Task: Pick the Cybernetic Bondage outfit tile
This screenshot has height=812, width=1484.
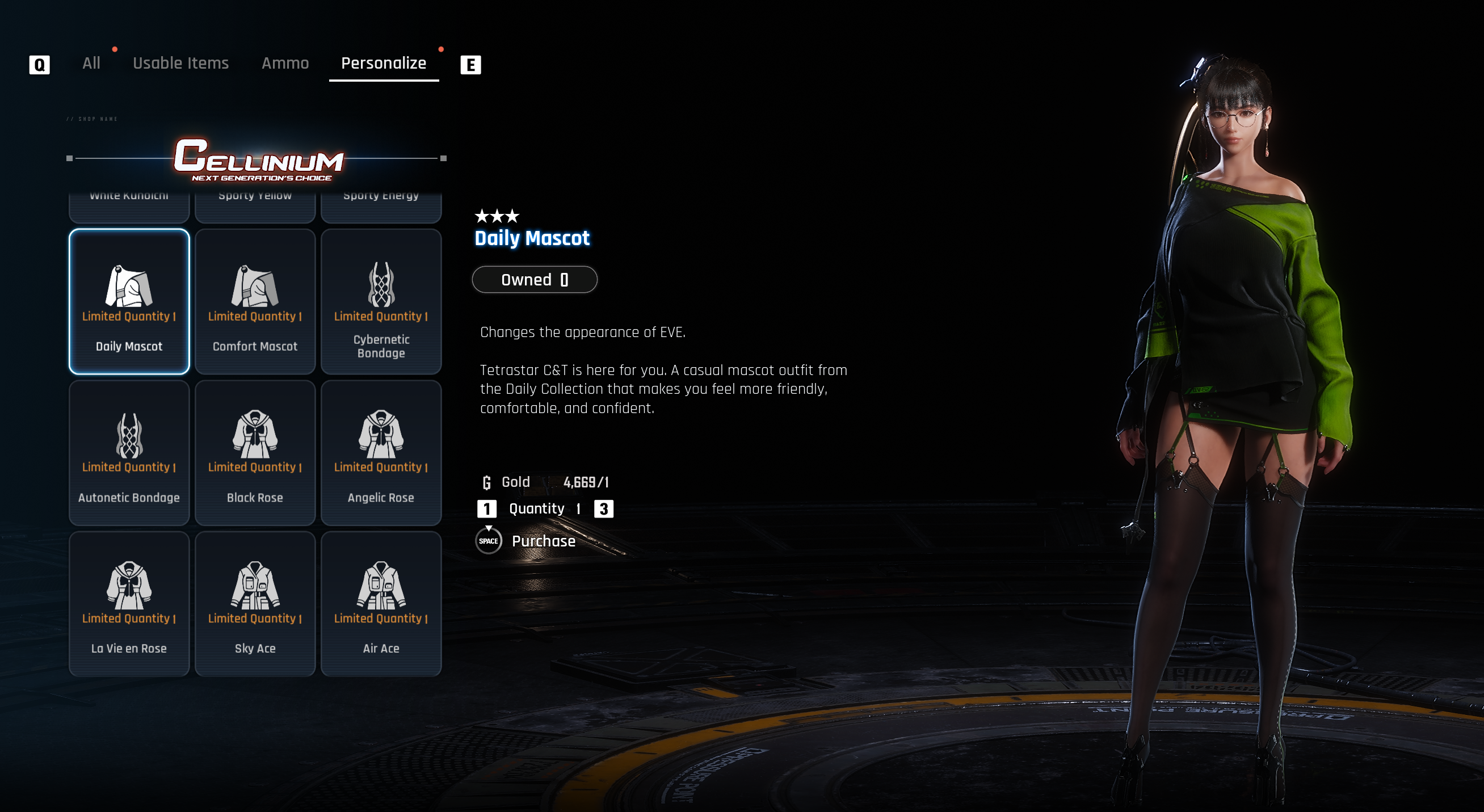Action: click(x=381, y=302)
